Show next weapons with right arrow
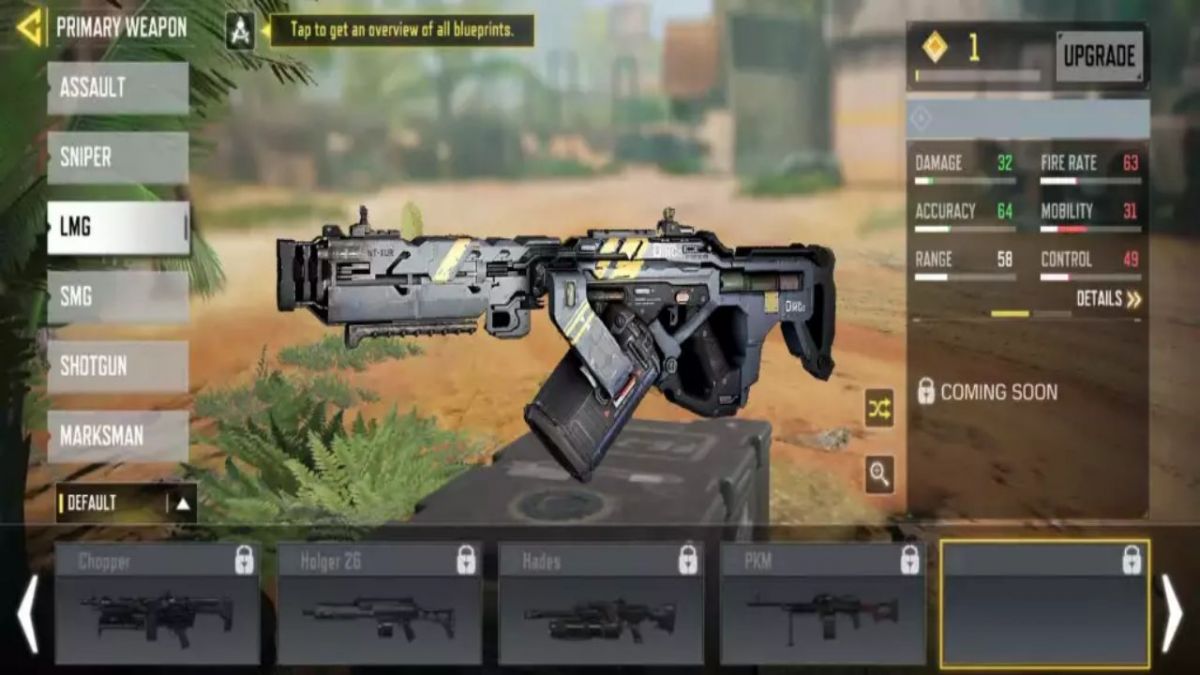1200x675 pixels. coord(1171,613)
